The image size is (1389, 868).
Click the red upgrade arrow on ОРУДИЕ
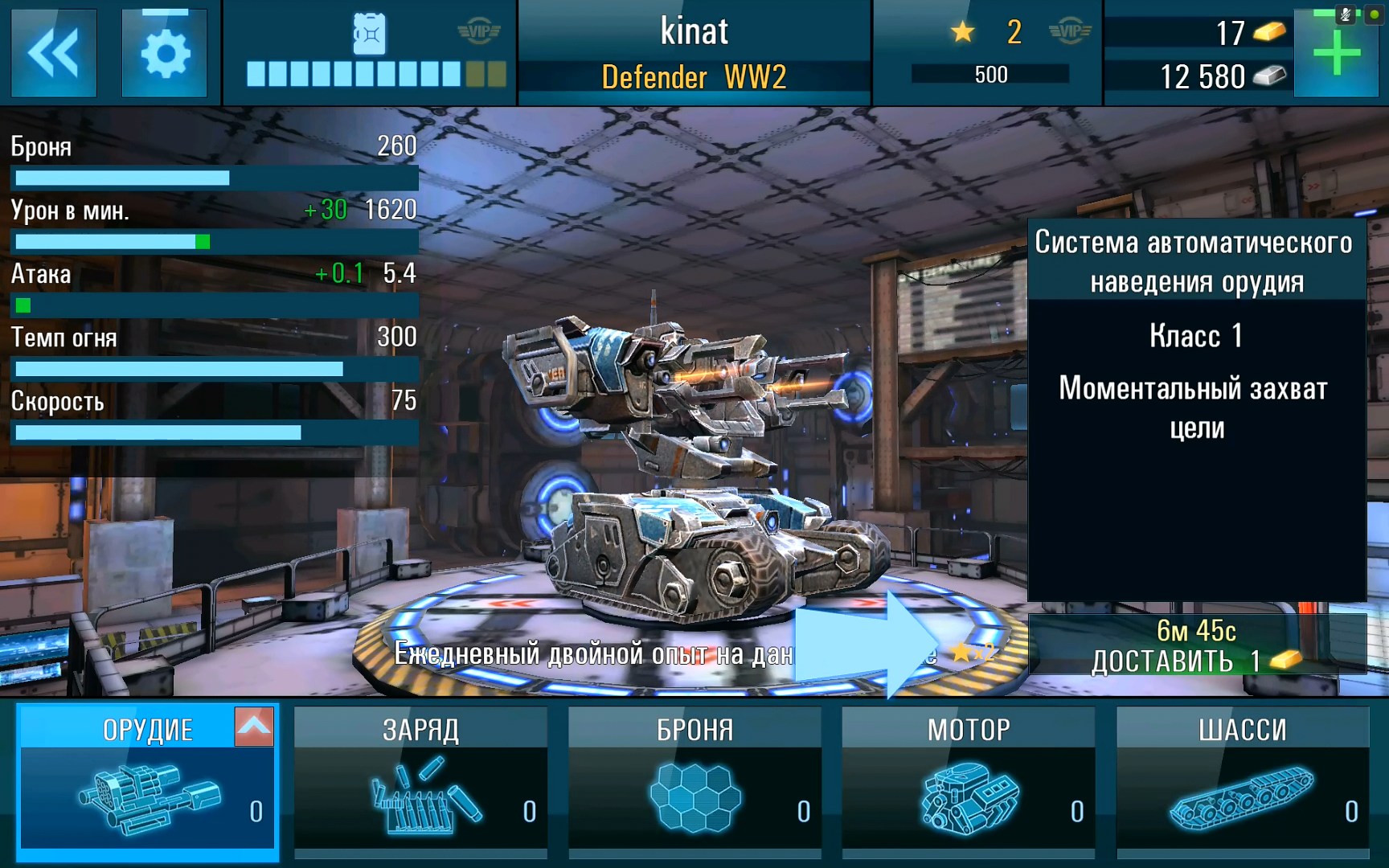click(254, 727)
